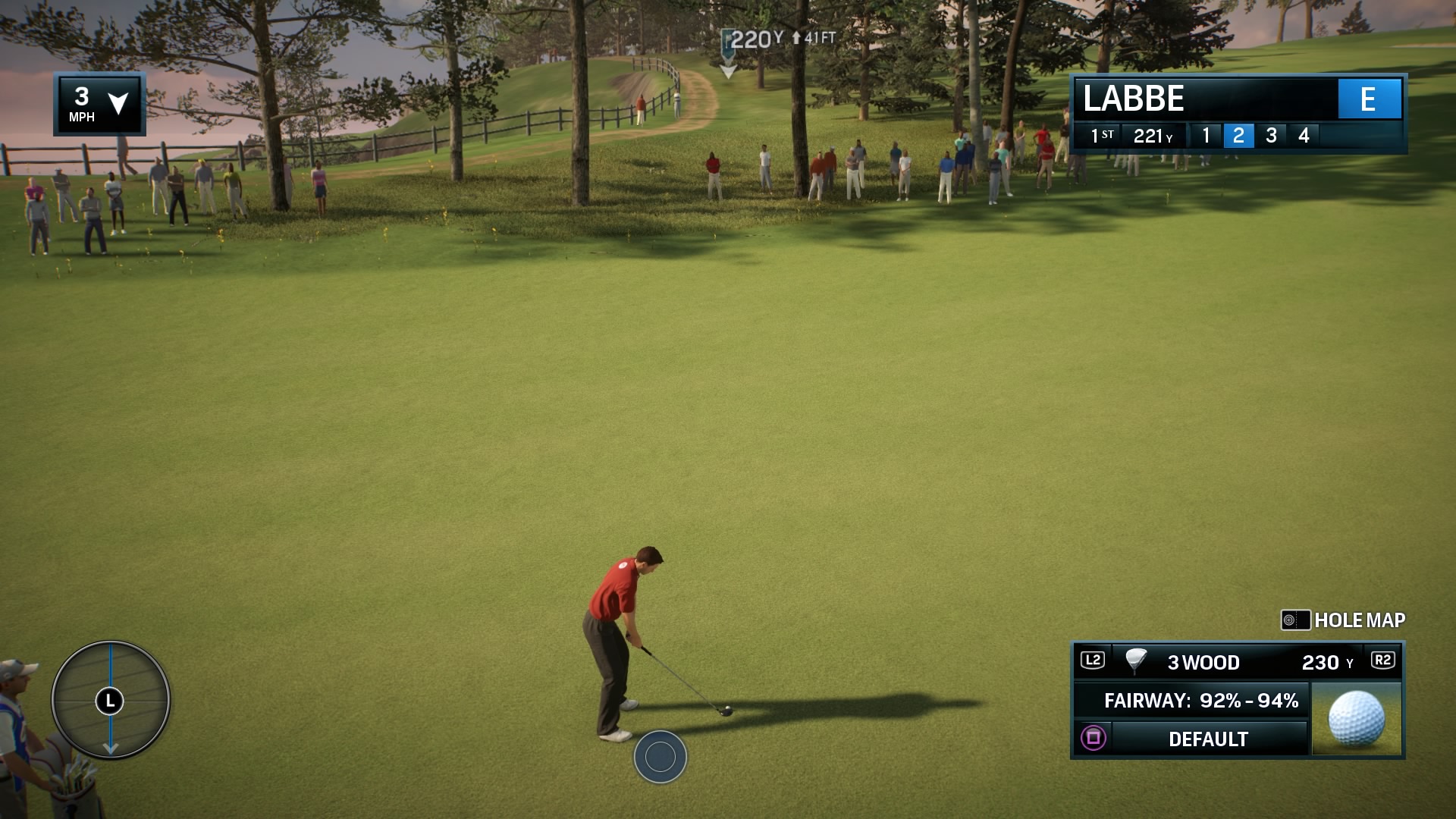Click the L stick aim compass
Viewport: 1456px width, 819px height.
[x=109, y=701]
